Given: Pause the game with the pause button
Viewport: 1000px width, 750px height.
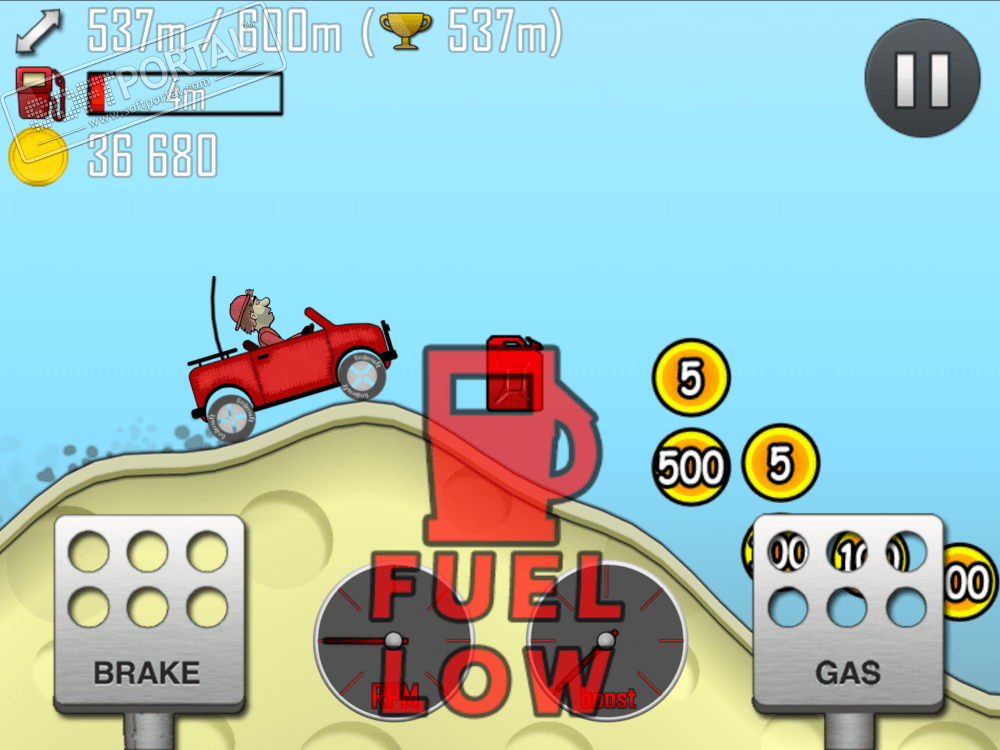Looking at the screenshot, I should 922,78.
